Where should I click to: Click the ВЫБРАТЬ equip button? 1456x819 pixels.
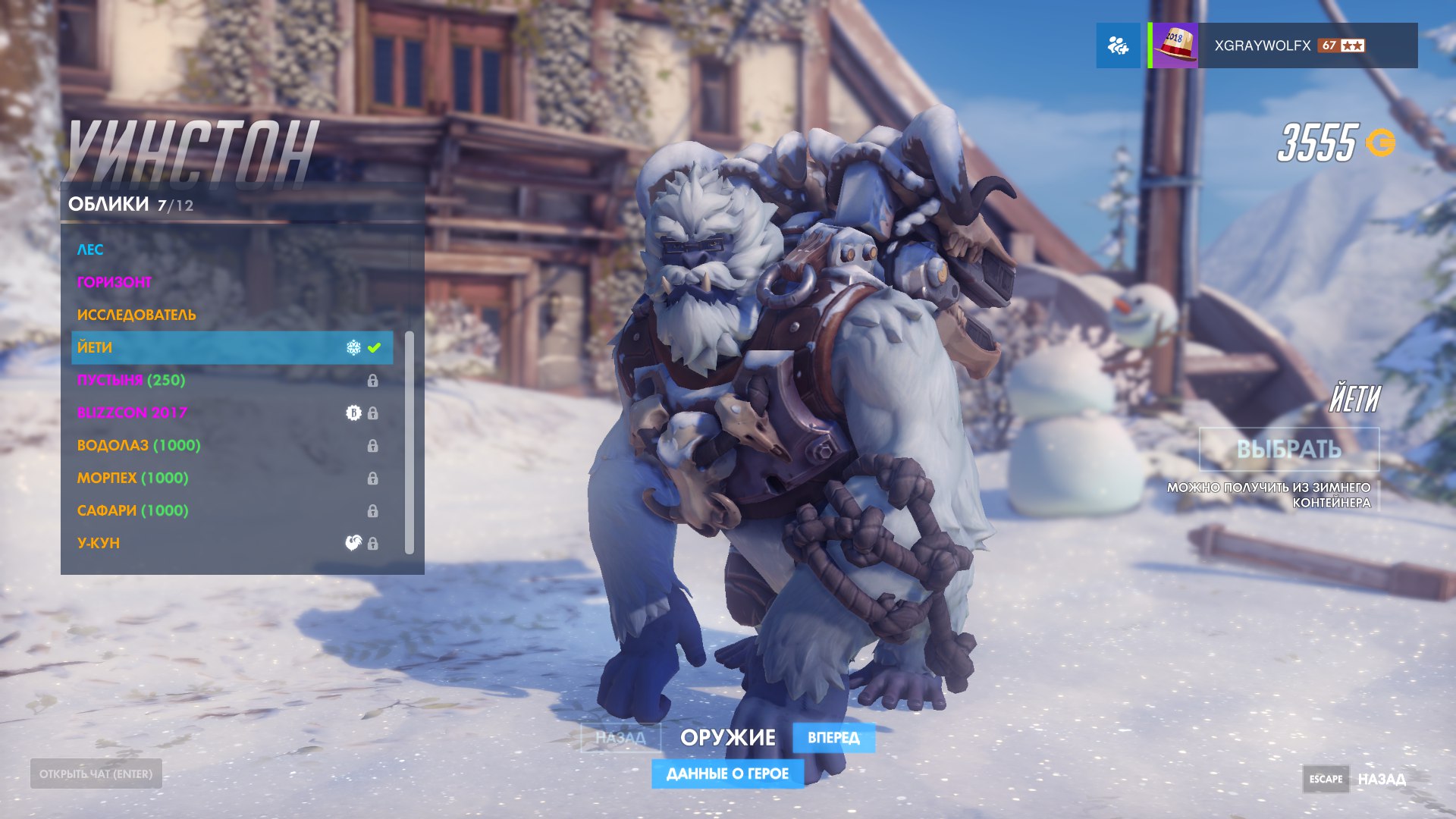1288,449
